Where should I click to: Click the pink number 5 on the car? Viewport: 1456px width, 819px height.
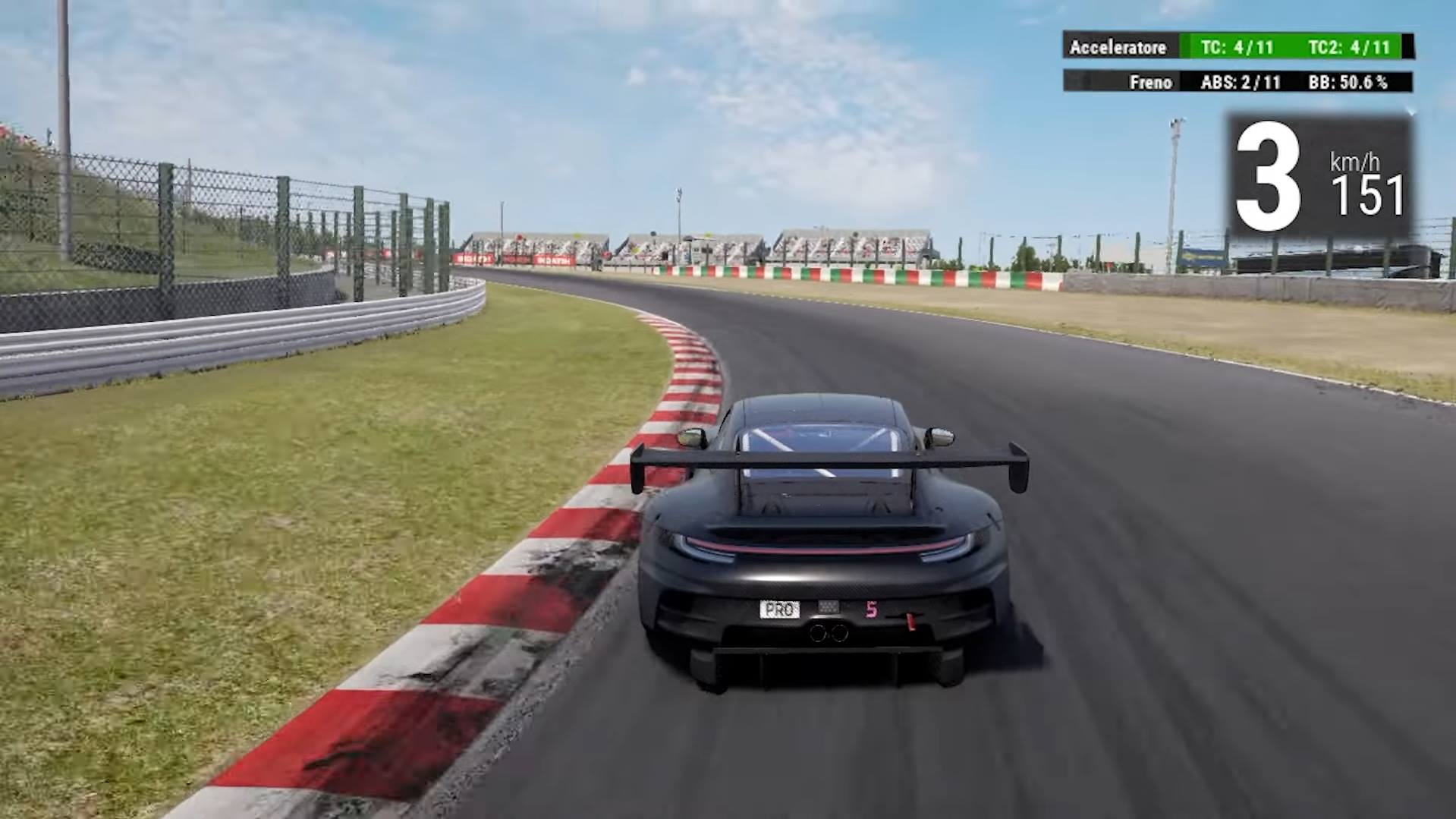tap(870, 609)
